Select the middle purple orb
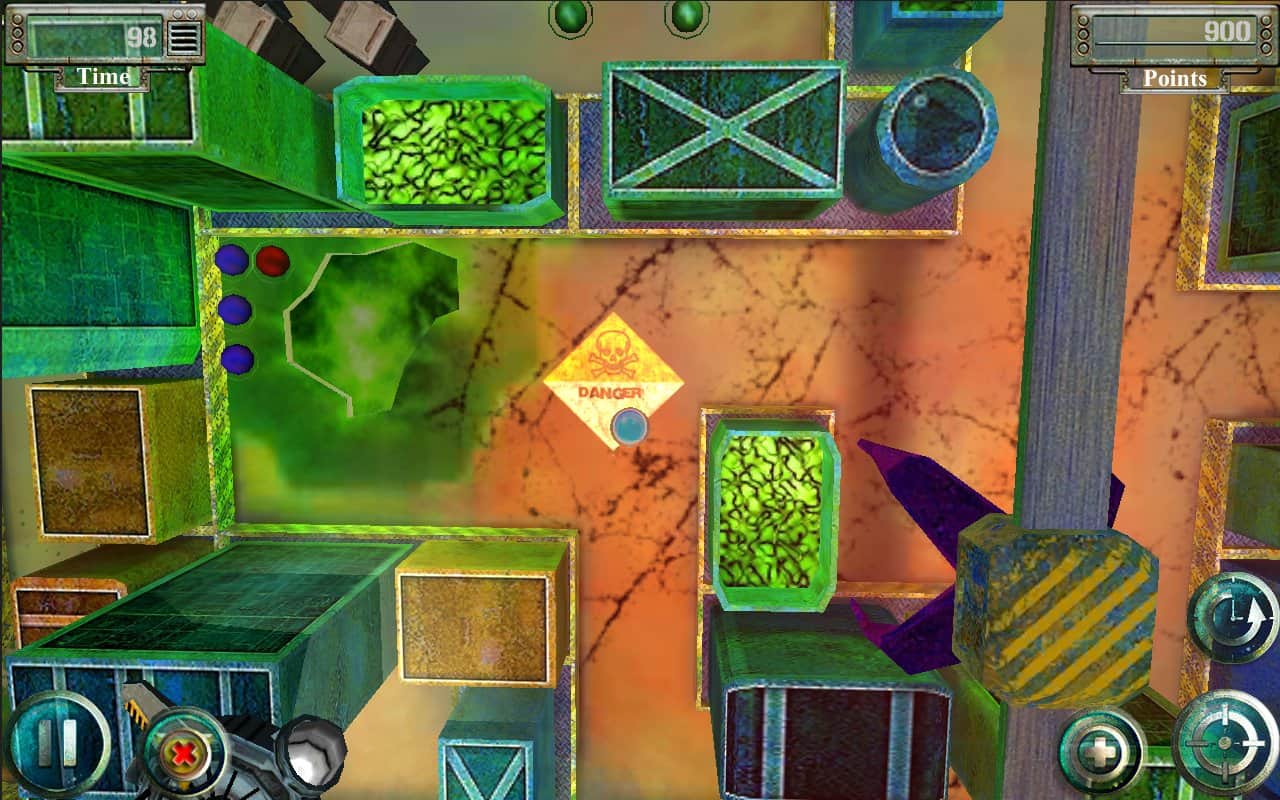The height and width of the screenshot is (800, 1280). tap(237, 309)
